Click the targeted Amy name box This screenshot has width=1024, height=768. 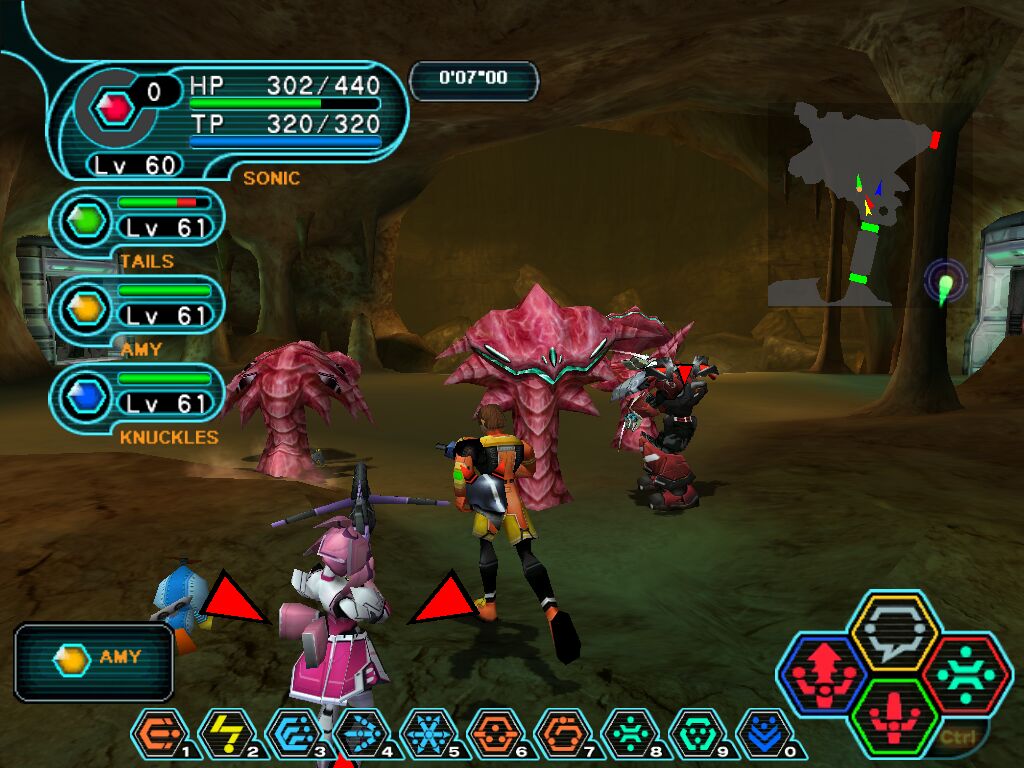click(x=94, y=660)
